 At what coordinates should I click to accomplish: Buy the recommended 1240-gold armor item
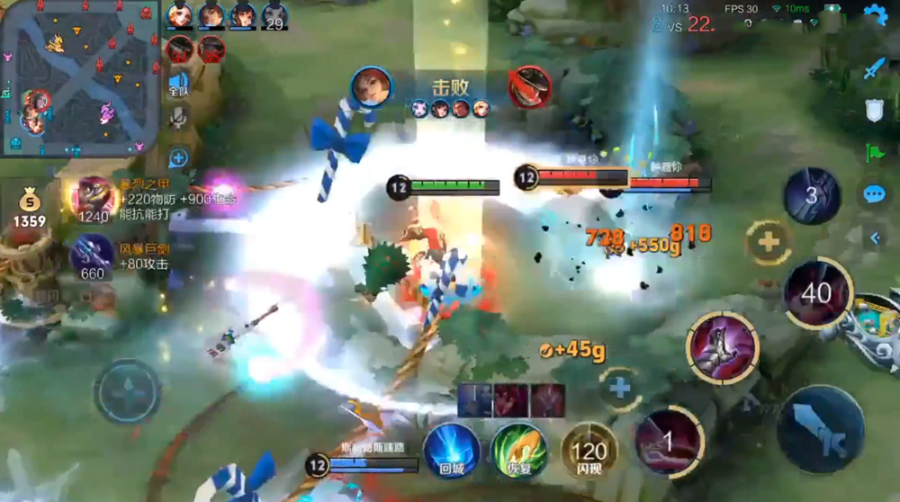click(93, 198)
